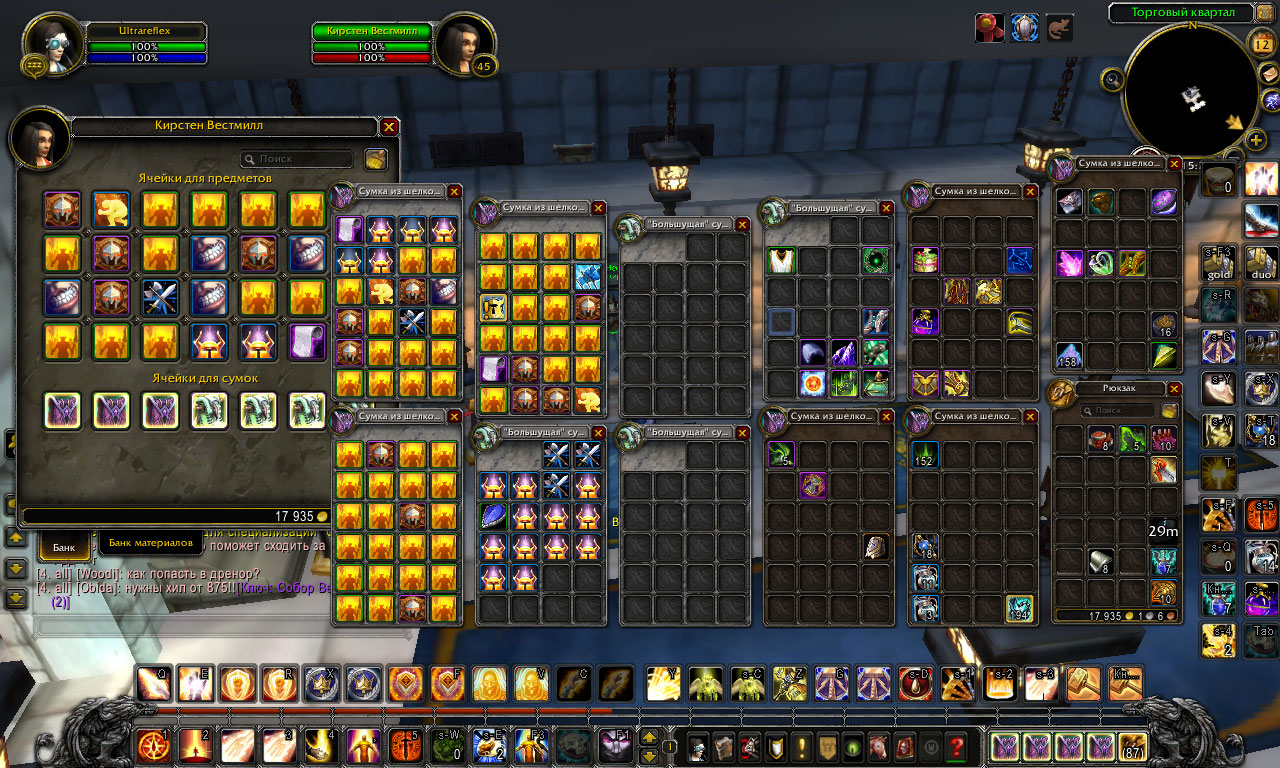Open the minimap tracking magnifier button
Image resolution: width=1280 pixels, height=768 pixels.
(x=1112, y=78)
